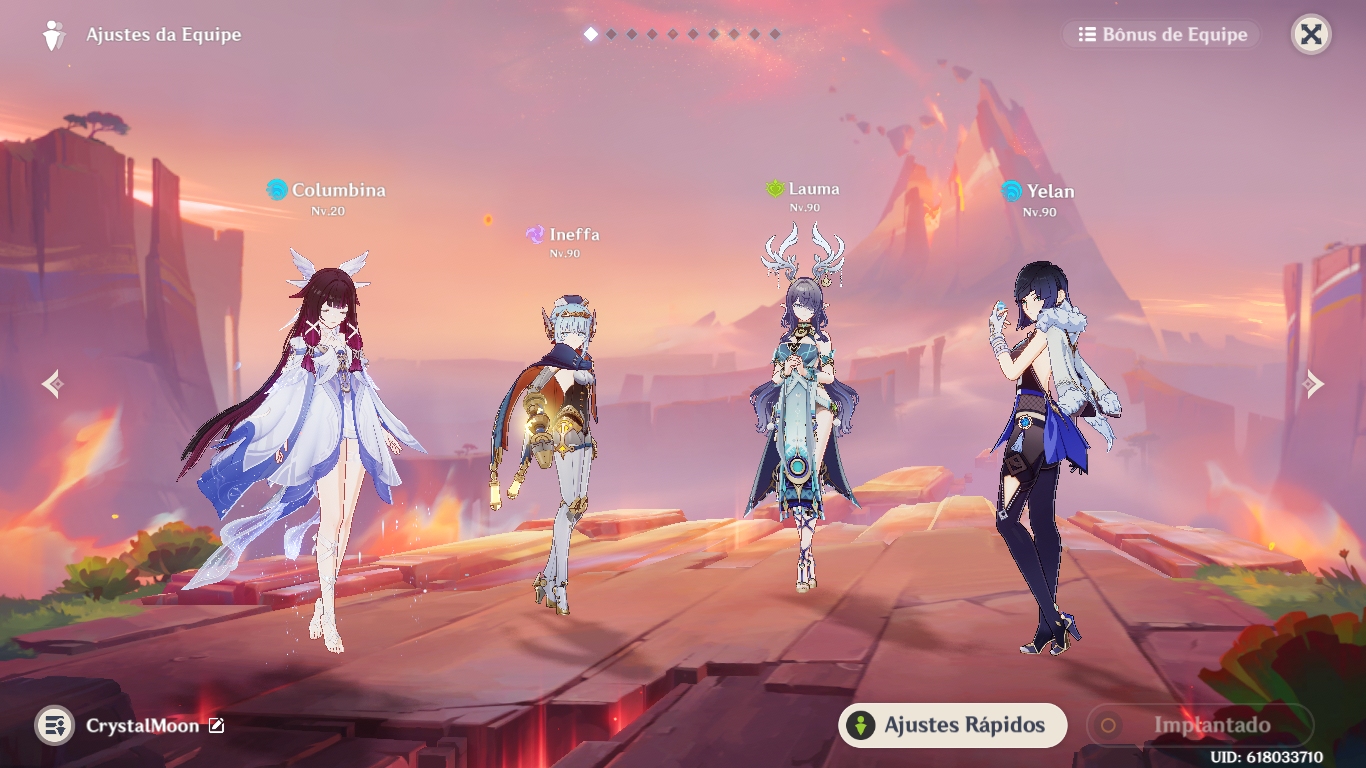Click the Implantado button
The image size is (1366, 768).
(1199, 726)
